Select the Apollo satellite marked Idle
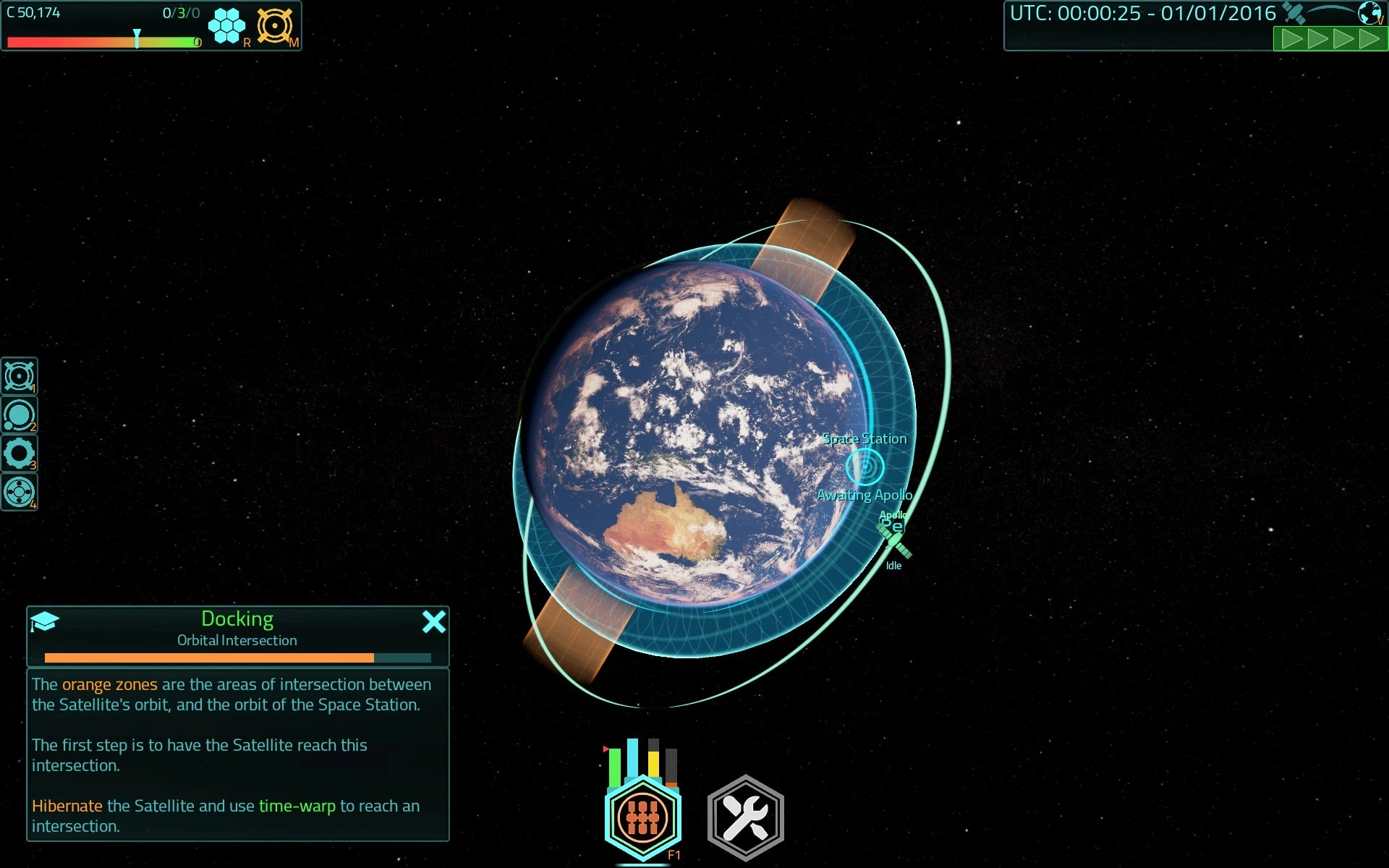1389x868 pixels. [x=893, y=539]
